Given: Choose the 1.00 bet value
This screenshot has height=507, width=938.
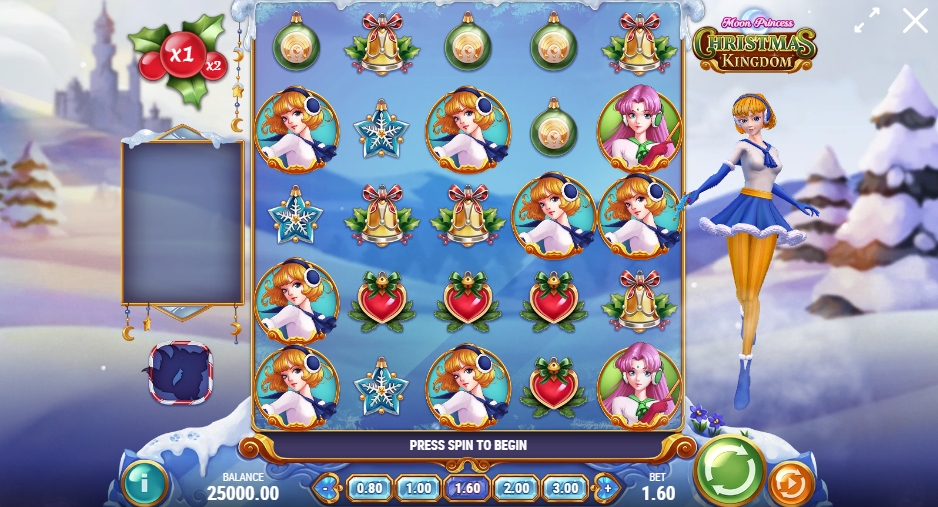Looking at the screenshot, I should click(418, 489).
